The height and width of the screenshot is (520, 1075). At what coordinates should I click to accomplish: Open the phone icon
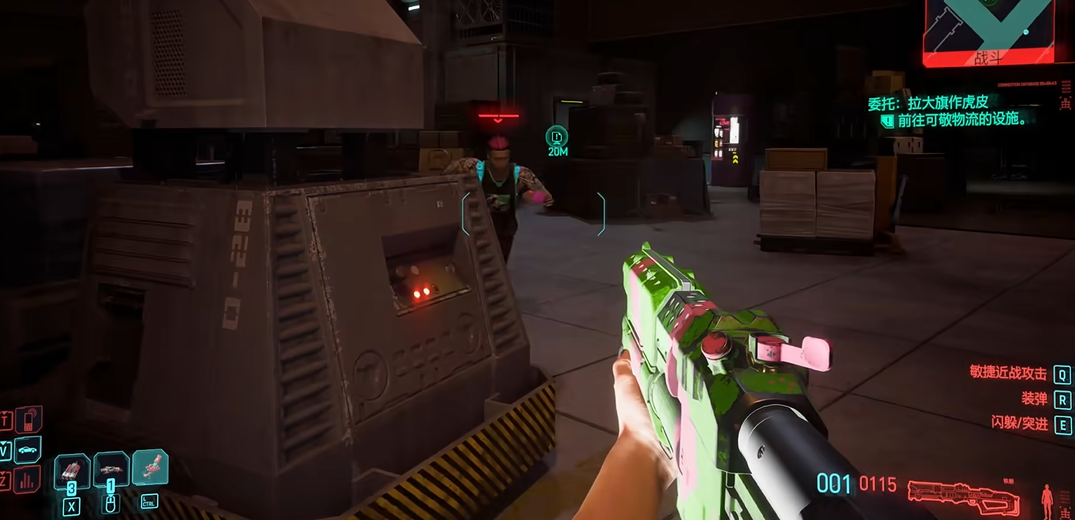coord(28,418)
